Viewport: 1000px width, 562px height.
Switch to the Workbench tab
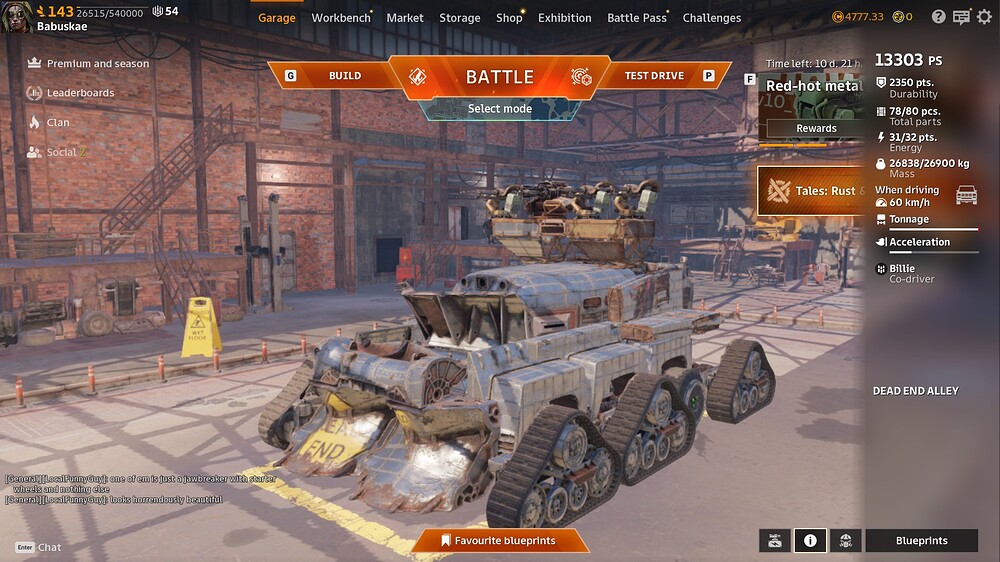(341, 18)
